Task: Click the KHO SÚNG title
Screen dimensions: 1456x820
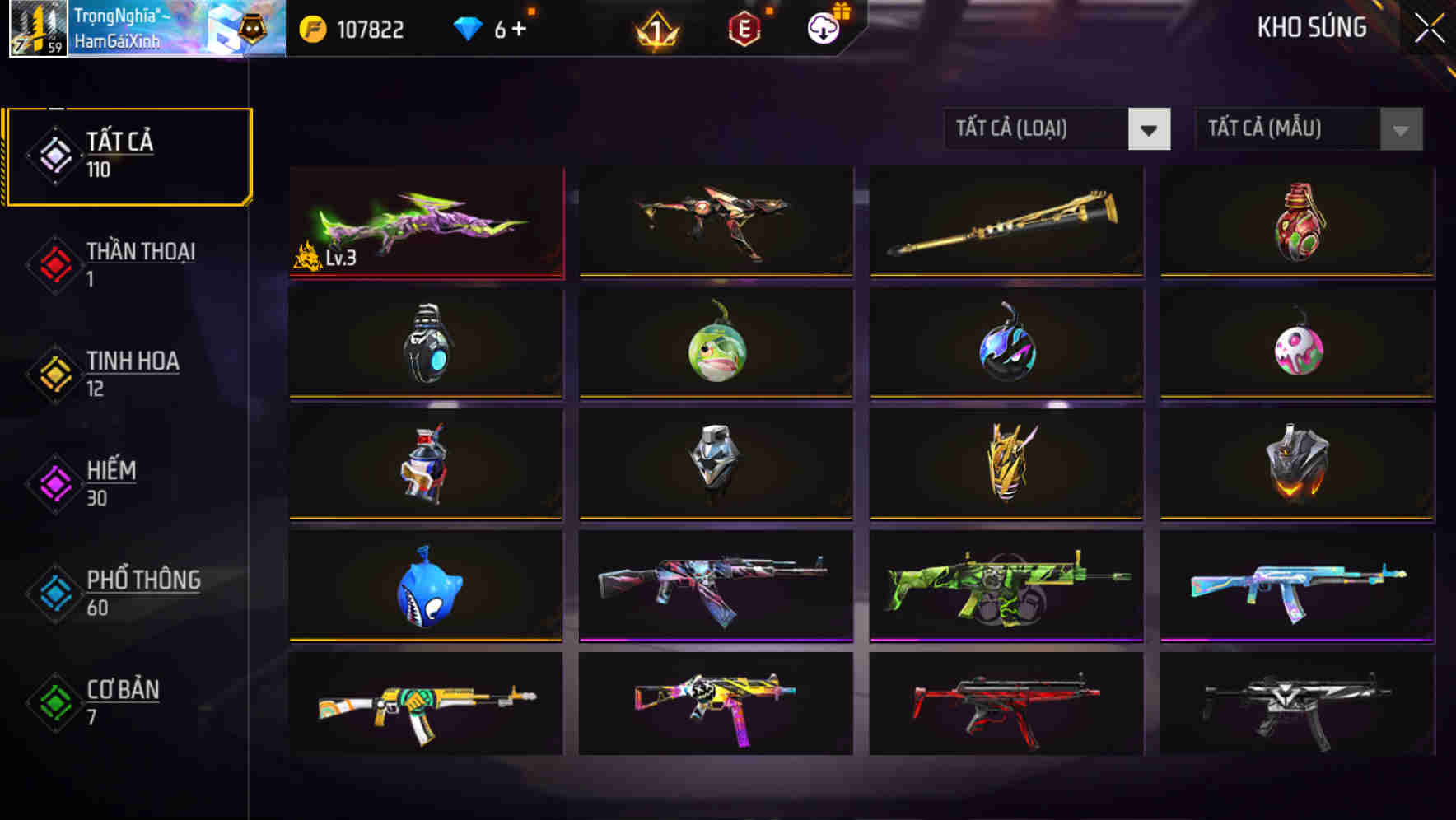Action: click(1311, 27)
